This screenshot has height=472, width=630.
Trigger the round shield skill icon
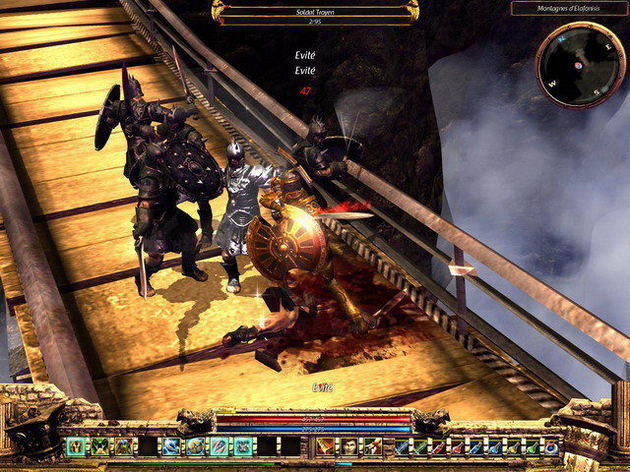click(194, 446)
